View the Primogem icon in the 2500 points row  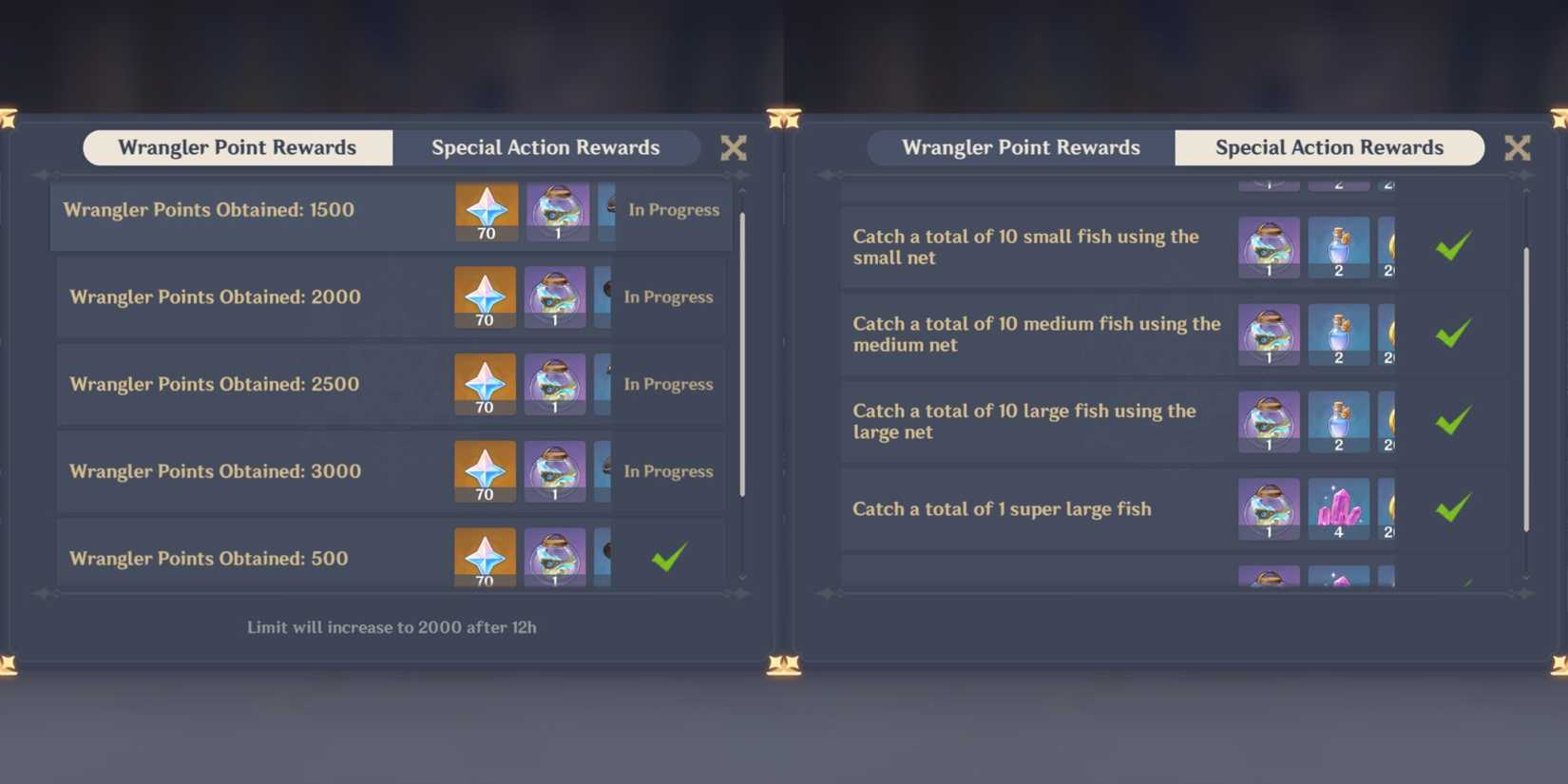tap(485, 384)
